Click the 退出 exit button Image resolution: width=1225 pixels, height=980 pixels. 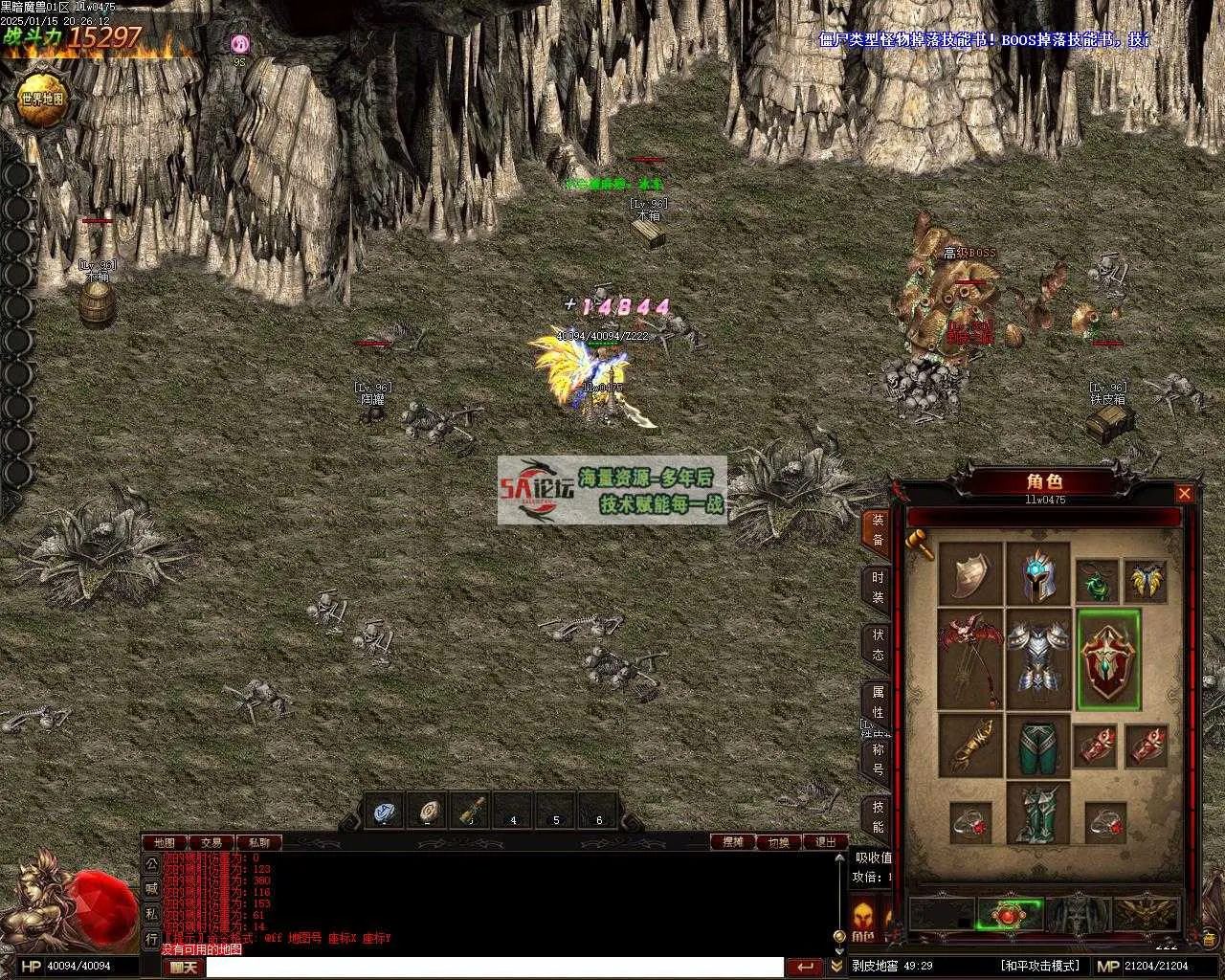(825, 842)
